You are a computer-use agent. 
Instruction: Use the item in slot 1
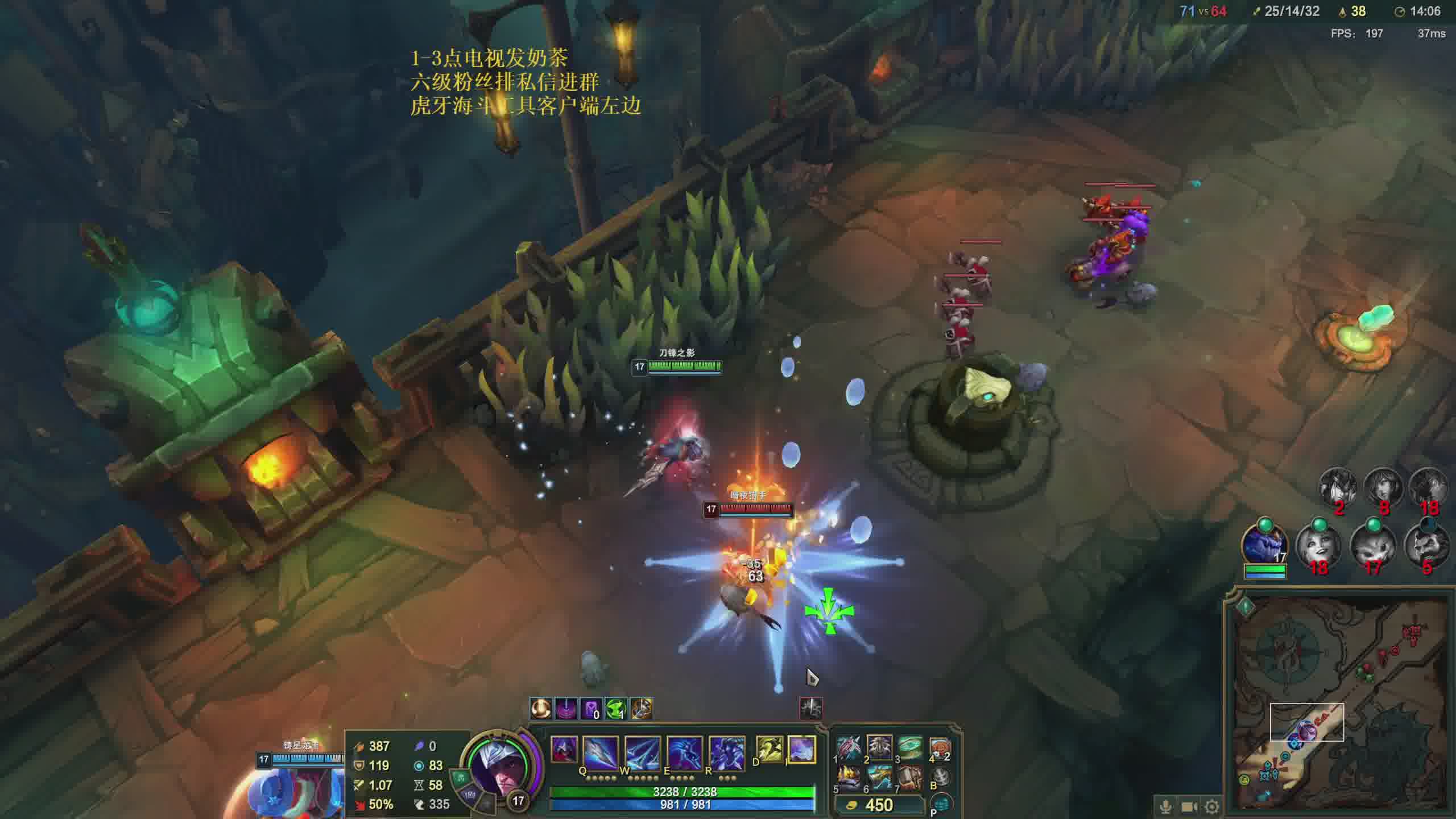(849, 748)
